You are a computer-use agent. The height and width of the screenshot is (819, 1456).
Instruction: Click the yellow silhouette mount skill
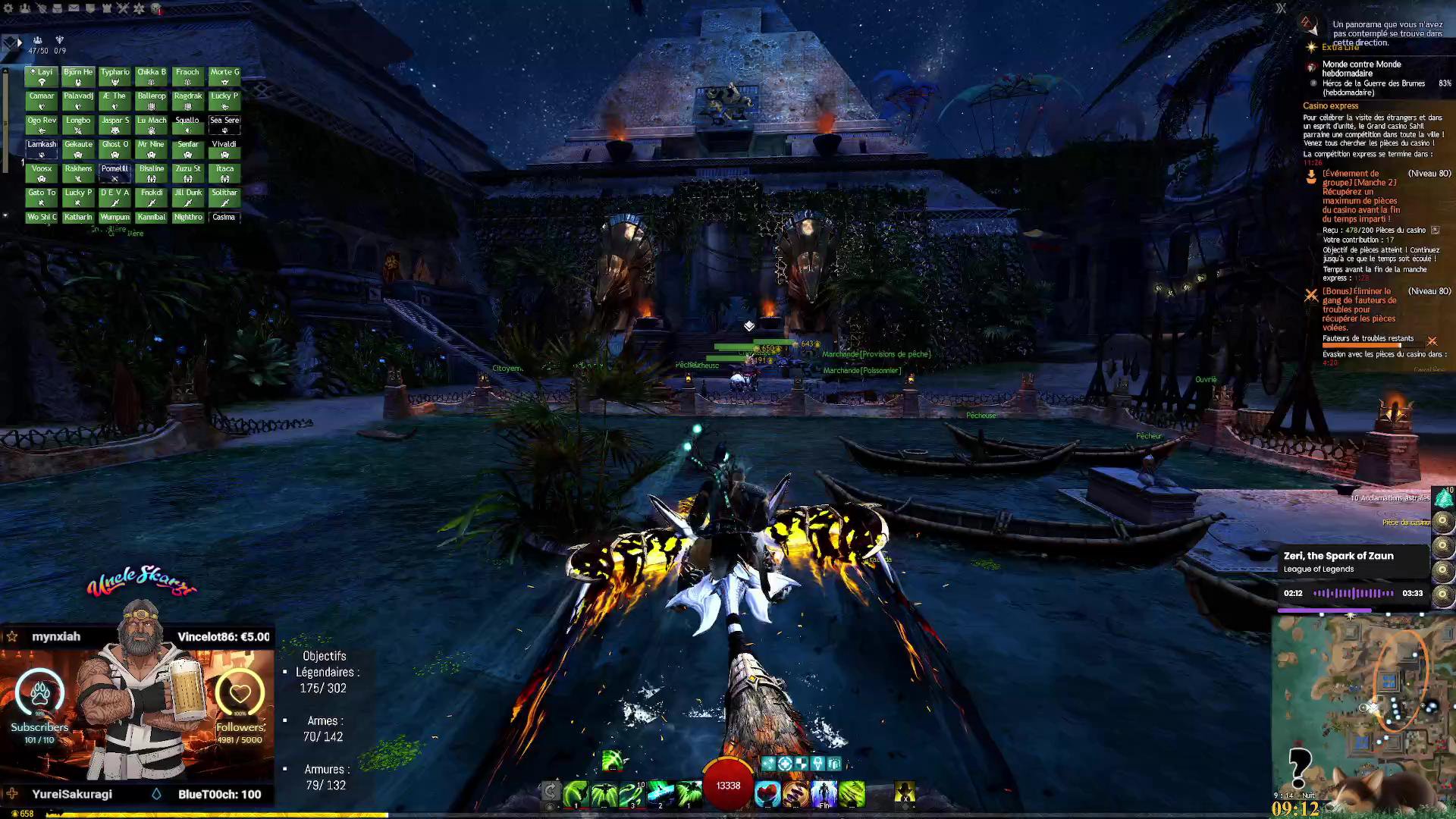[x=905, y=792]
